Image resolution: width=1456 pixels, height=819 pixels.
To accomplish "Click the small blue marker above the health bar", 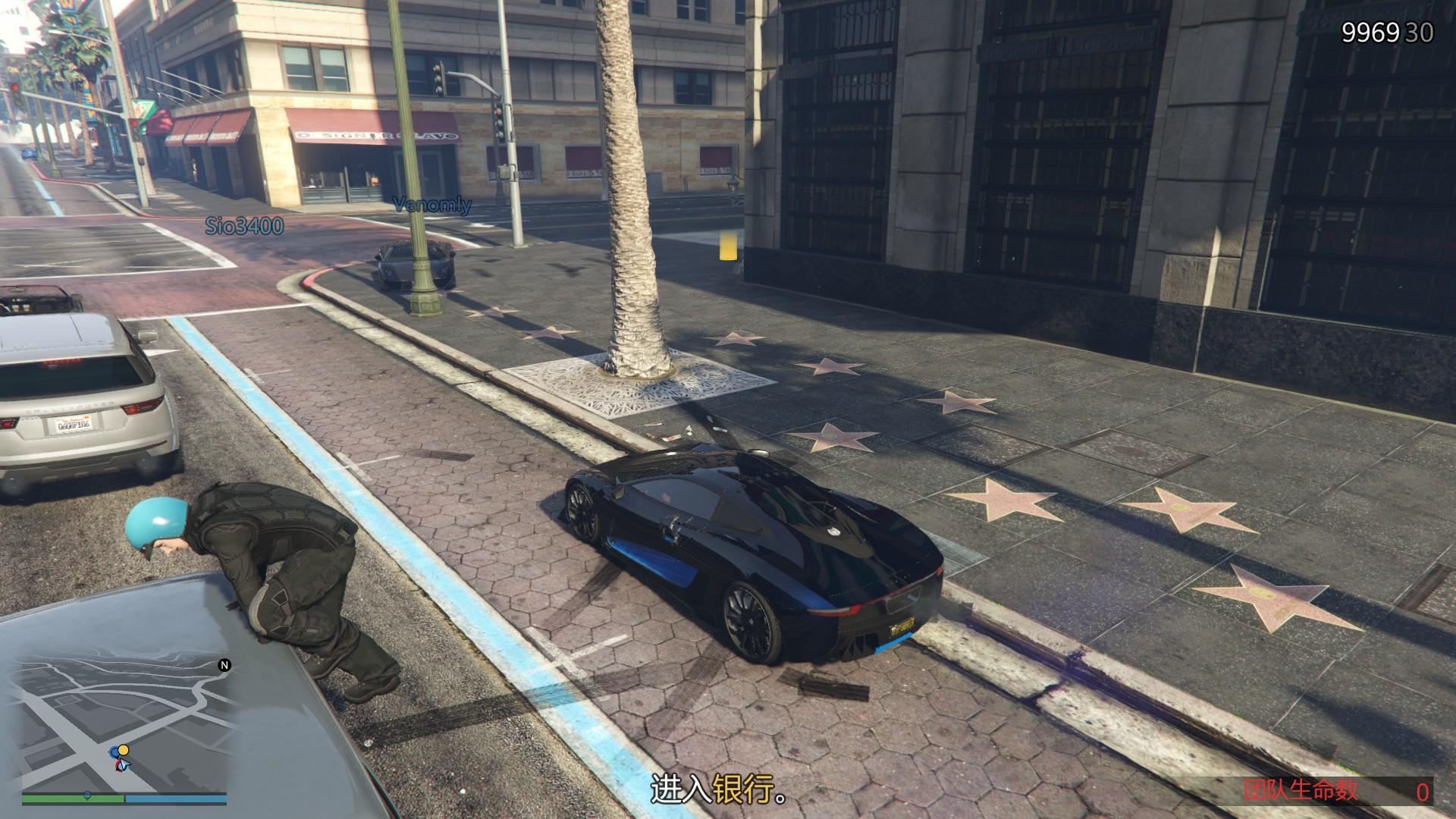I will coord(87,795).
